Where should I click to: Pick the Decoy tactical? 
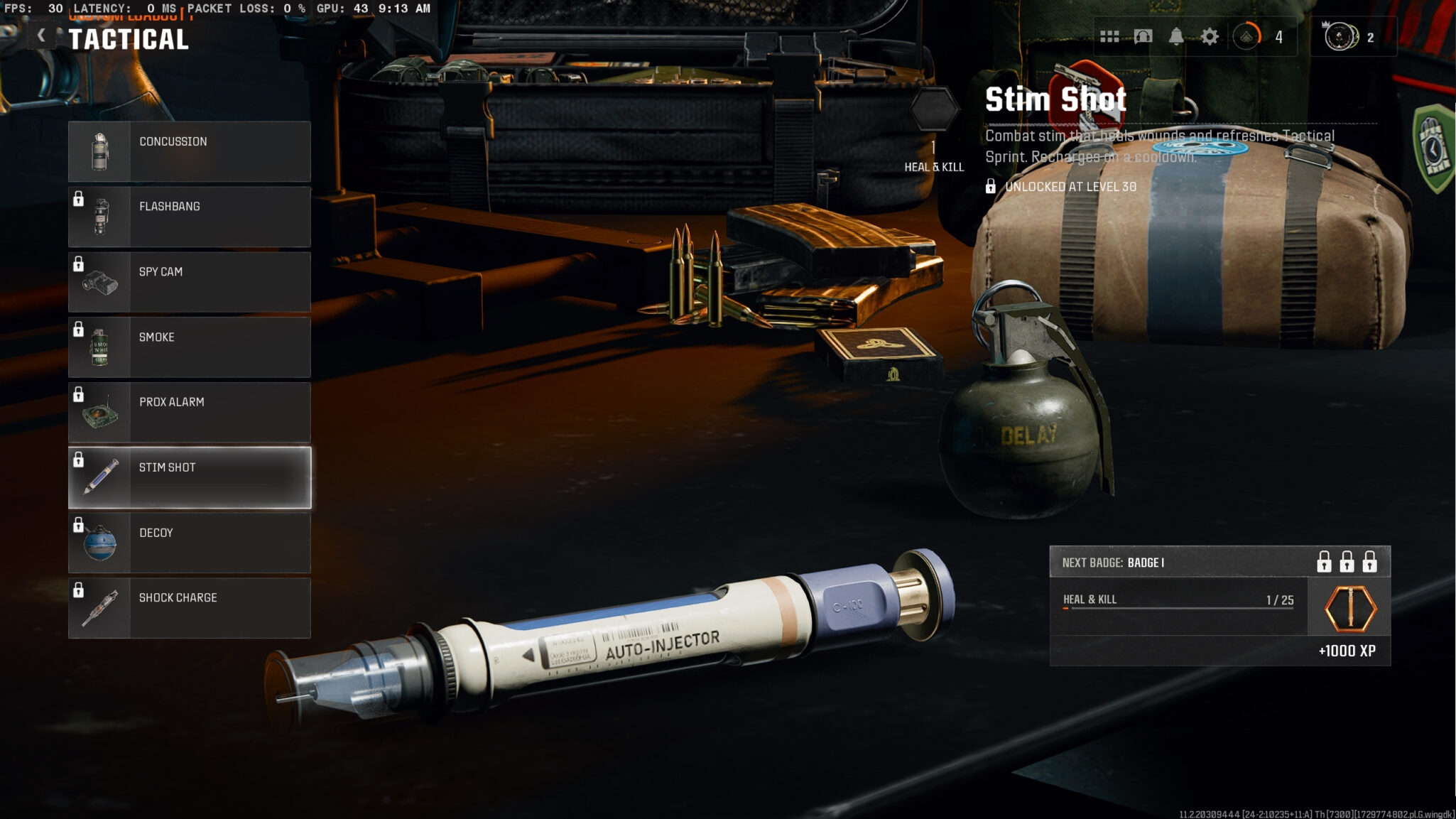tap(189, 543)
